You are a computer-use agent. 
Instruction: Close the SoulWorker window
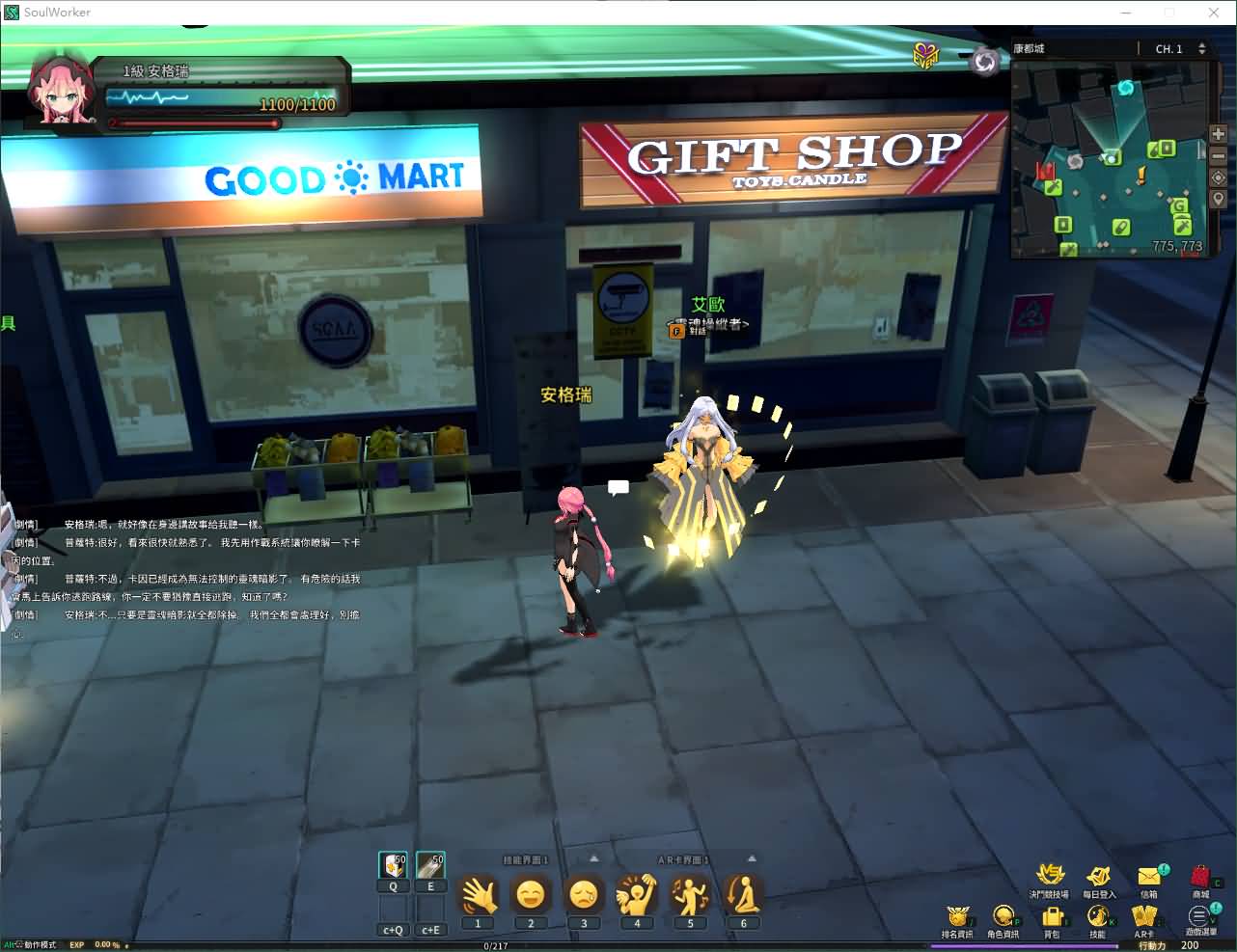(x=1214, y=13)
